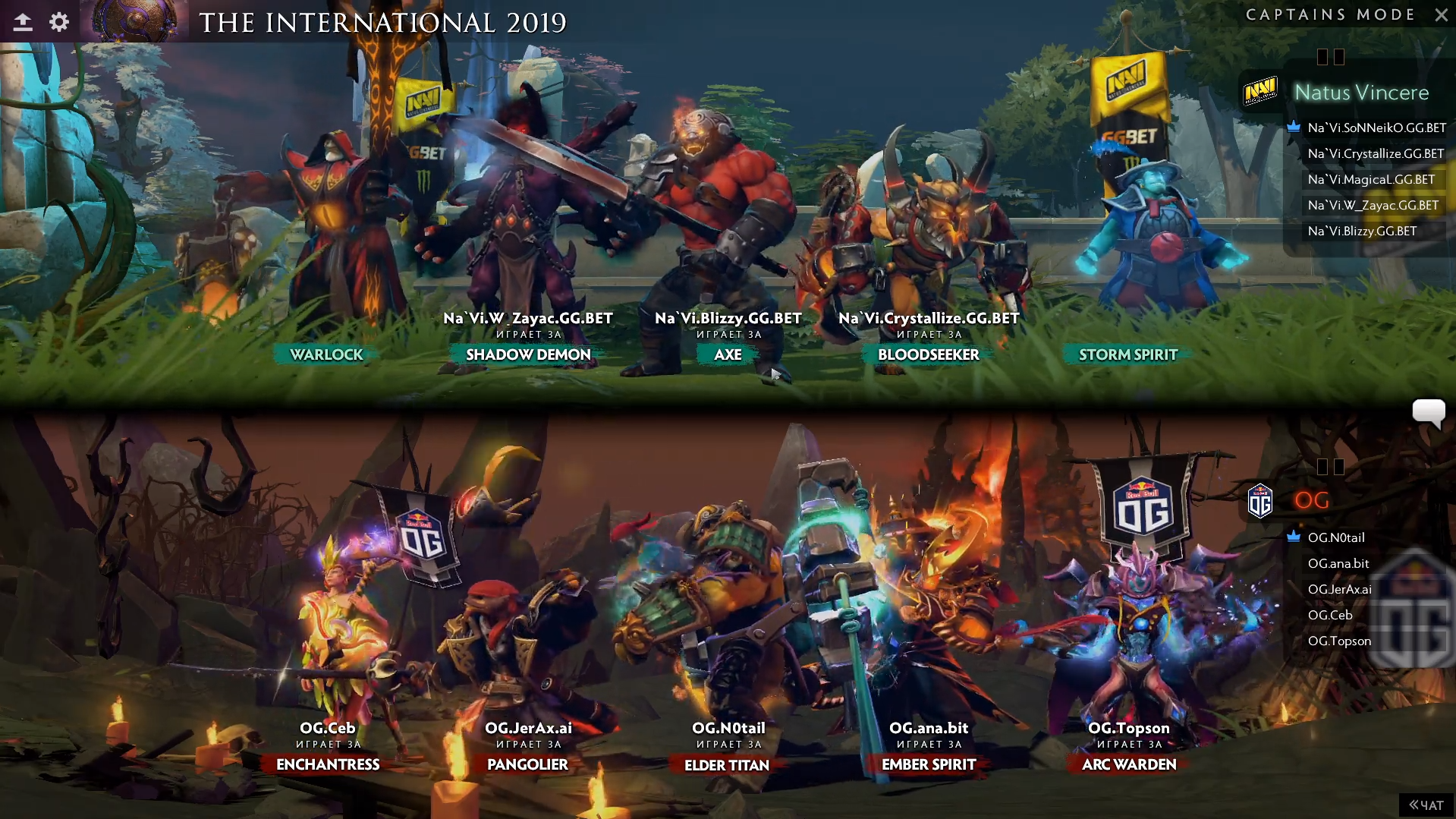Close the Captains Mode screen
The height and width of the screenshot is (819, 1456).
pyautogui.click(x=1441, y=14)
